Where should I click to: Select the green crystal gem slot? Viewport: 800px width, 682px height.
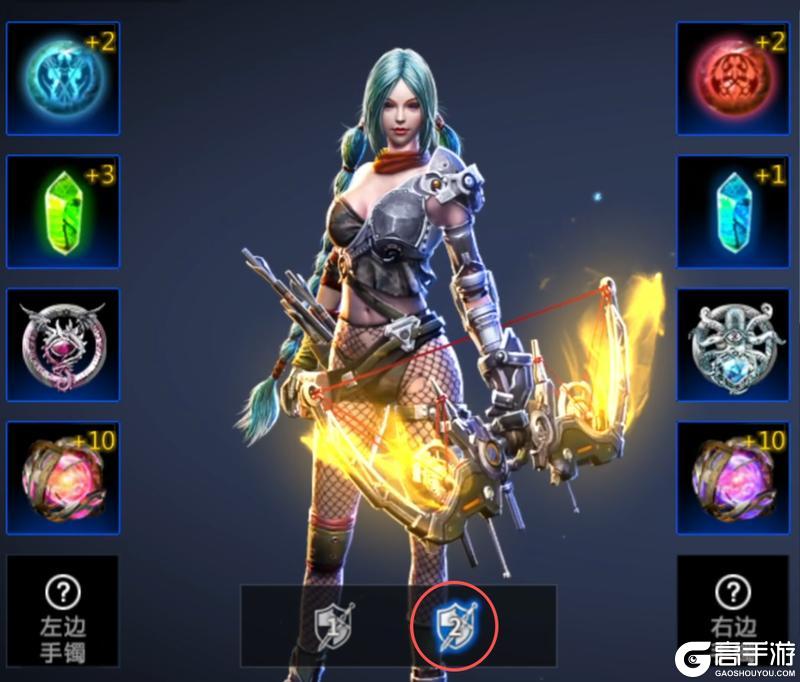click(x=62, y=211)
